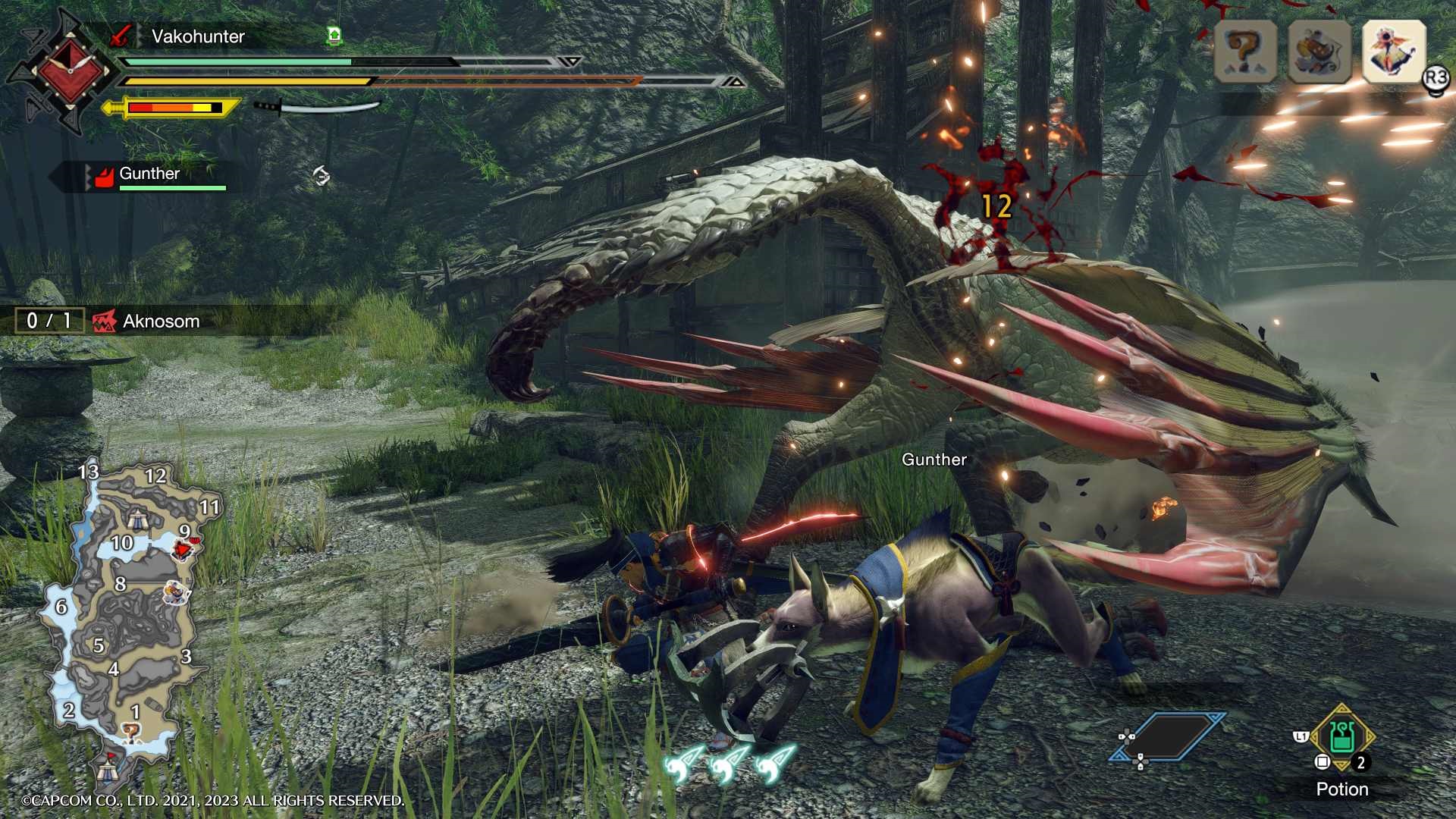Click the Vakohunter nameplate
Image resolution: width=1456 pixels, height=819 pixels.
tap(199, 36)
